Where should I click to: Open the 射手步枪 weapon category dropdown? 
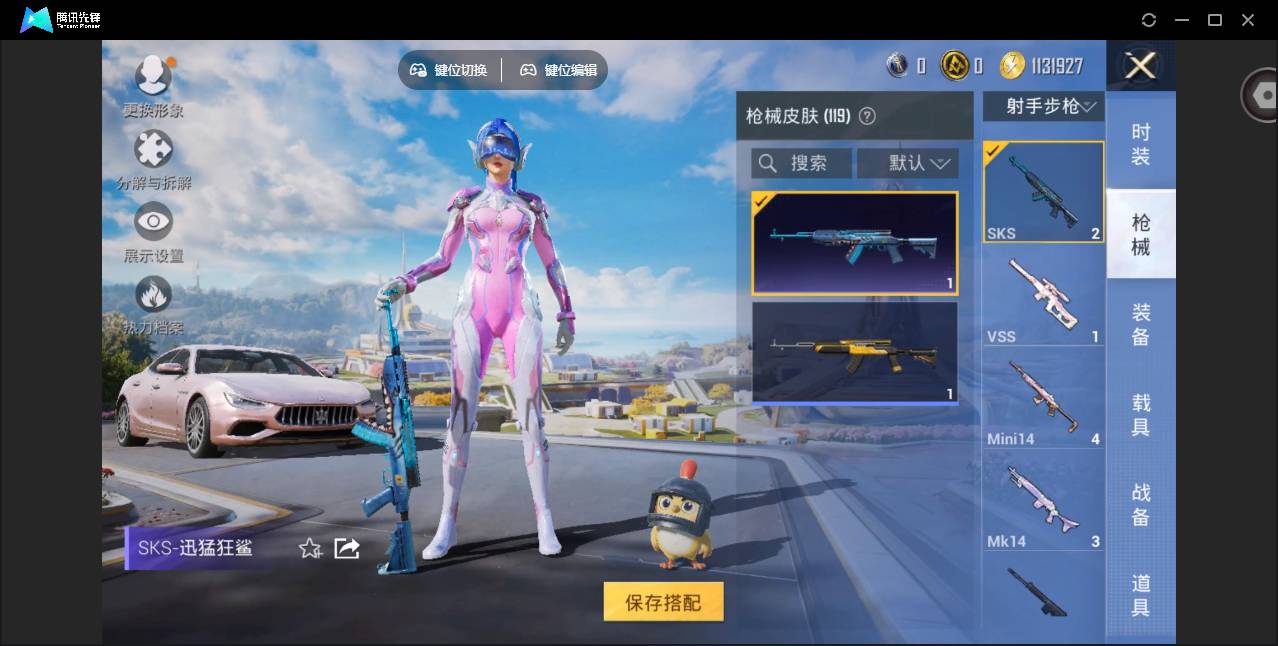[1043, 106]
